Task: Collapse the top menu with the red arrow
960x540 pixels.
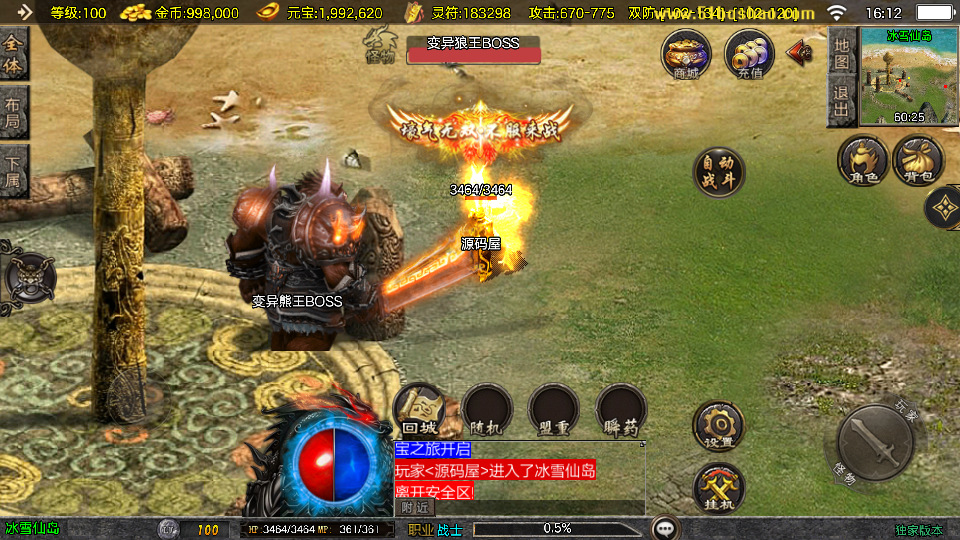Action: [x=800, y=52]
